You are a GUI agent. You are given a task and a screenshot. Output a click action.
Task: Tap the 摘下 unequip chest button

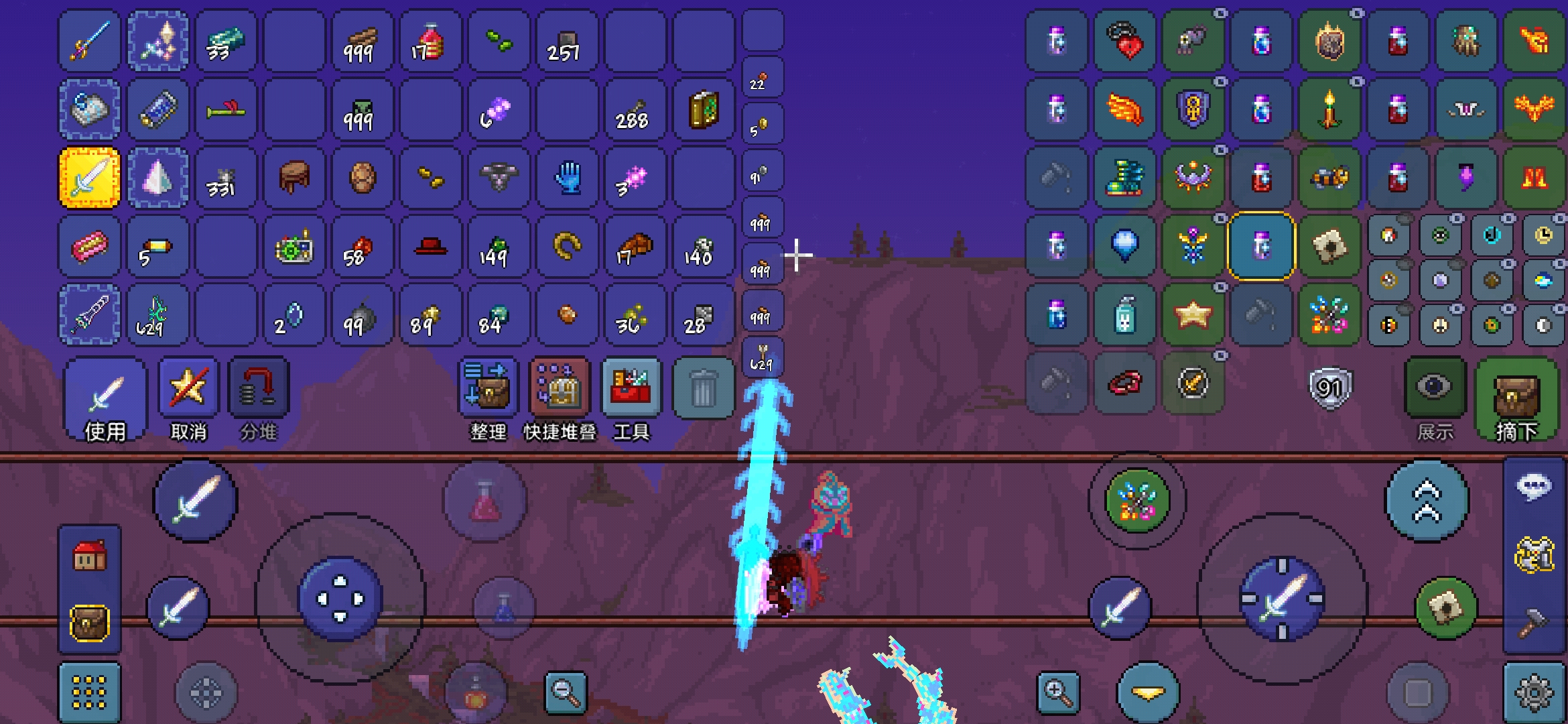coord(1517,400)
